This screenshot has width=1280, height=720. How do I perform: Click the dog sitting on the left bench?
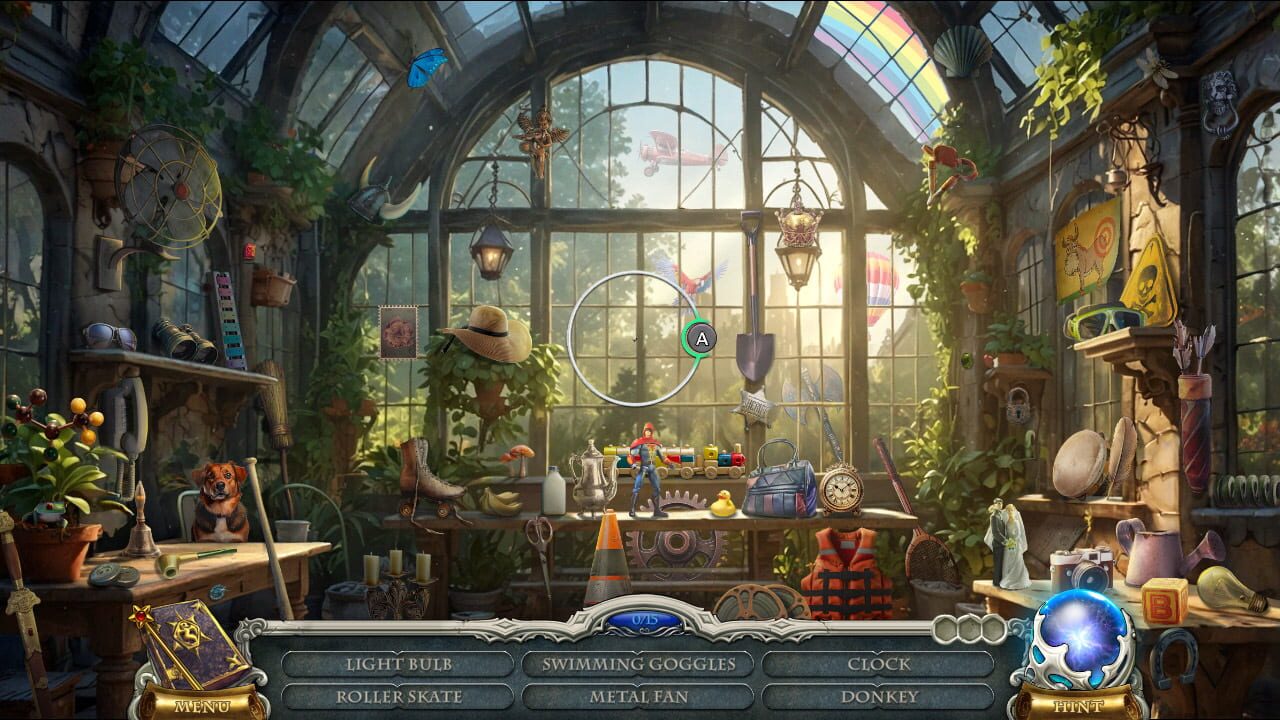pyautogui.click(x=218, y=500)
